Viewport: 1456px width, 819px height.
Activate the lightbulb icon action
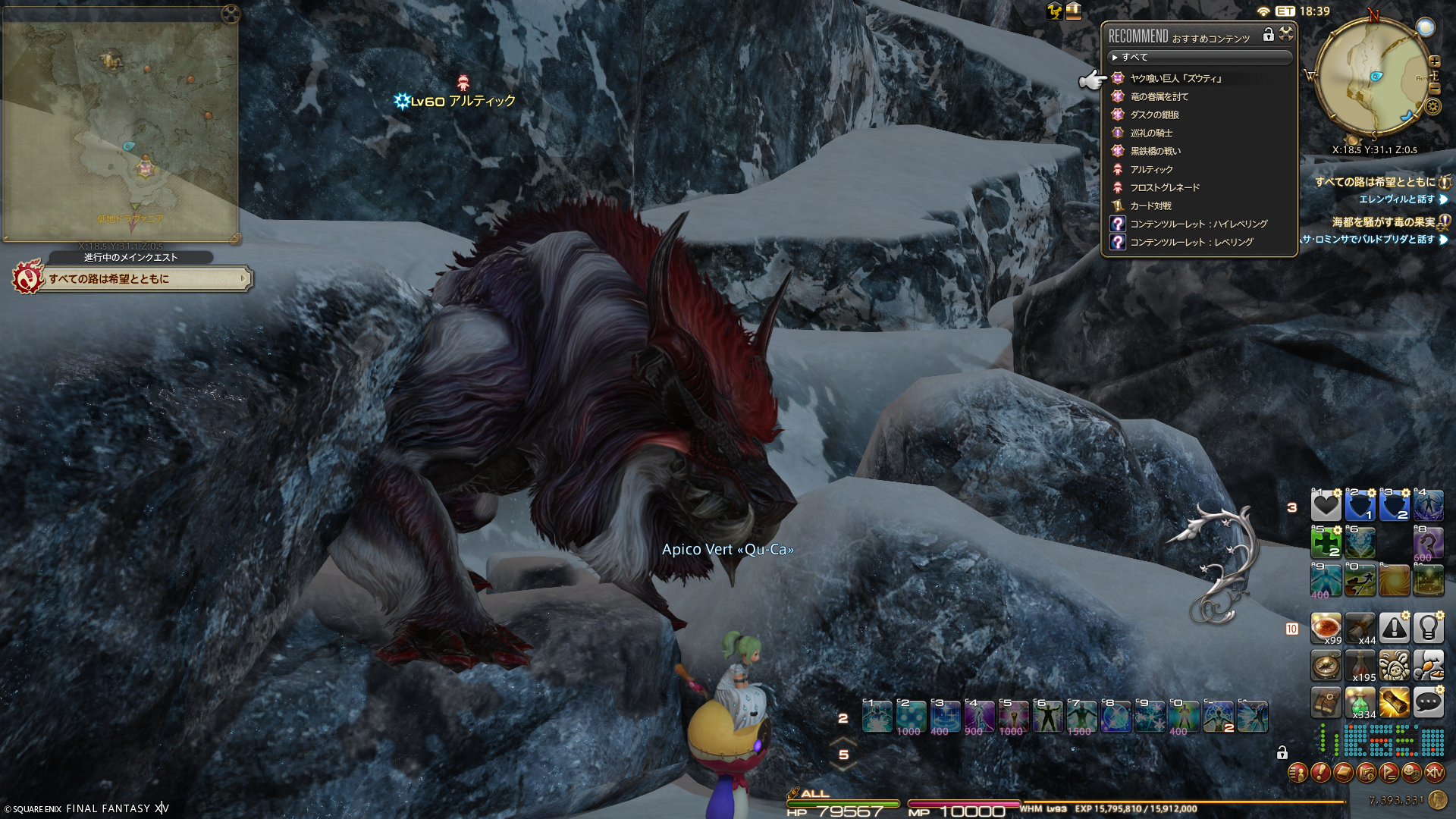point(1428,628)
